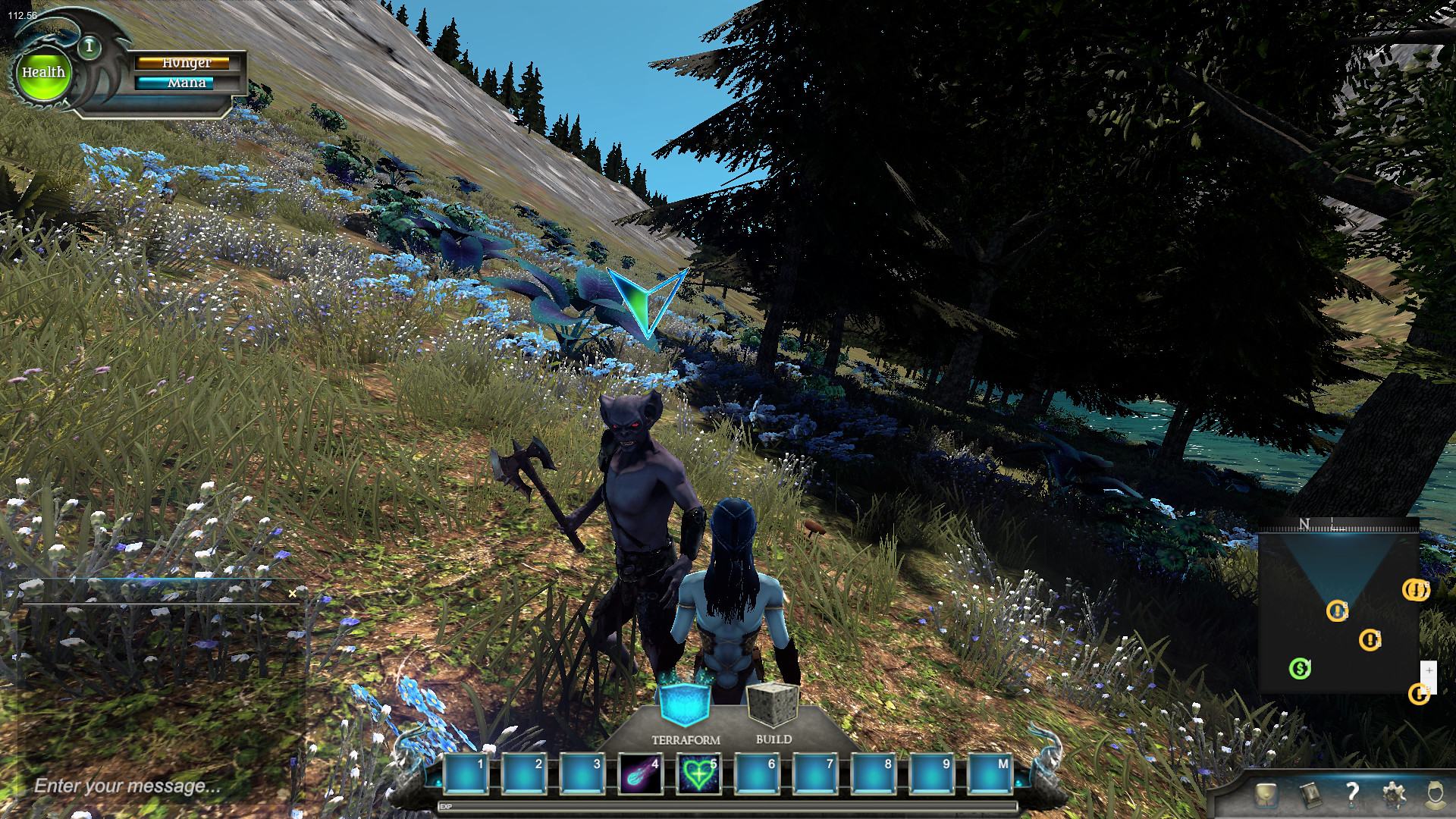Switch to Build mode stone cube
Image resolution: width=1456 pixels, height=819 pixels.
tap(773, 705)
